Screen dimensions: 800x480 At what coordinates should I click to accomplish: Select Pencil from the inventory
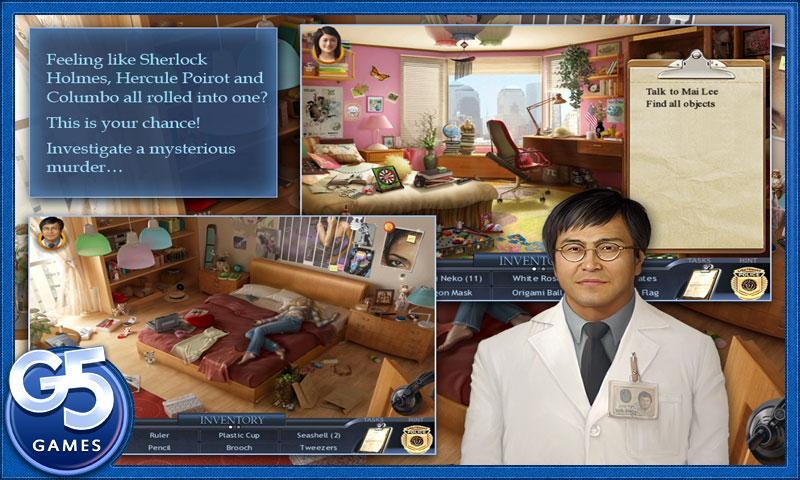(159, 449)
